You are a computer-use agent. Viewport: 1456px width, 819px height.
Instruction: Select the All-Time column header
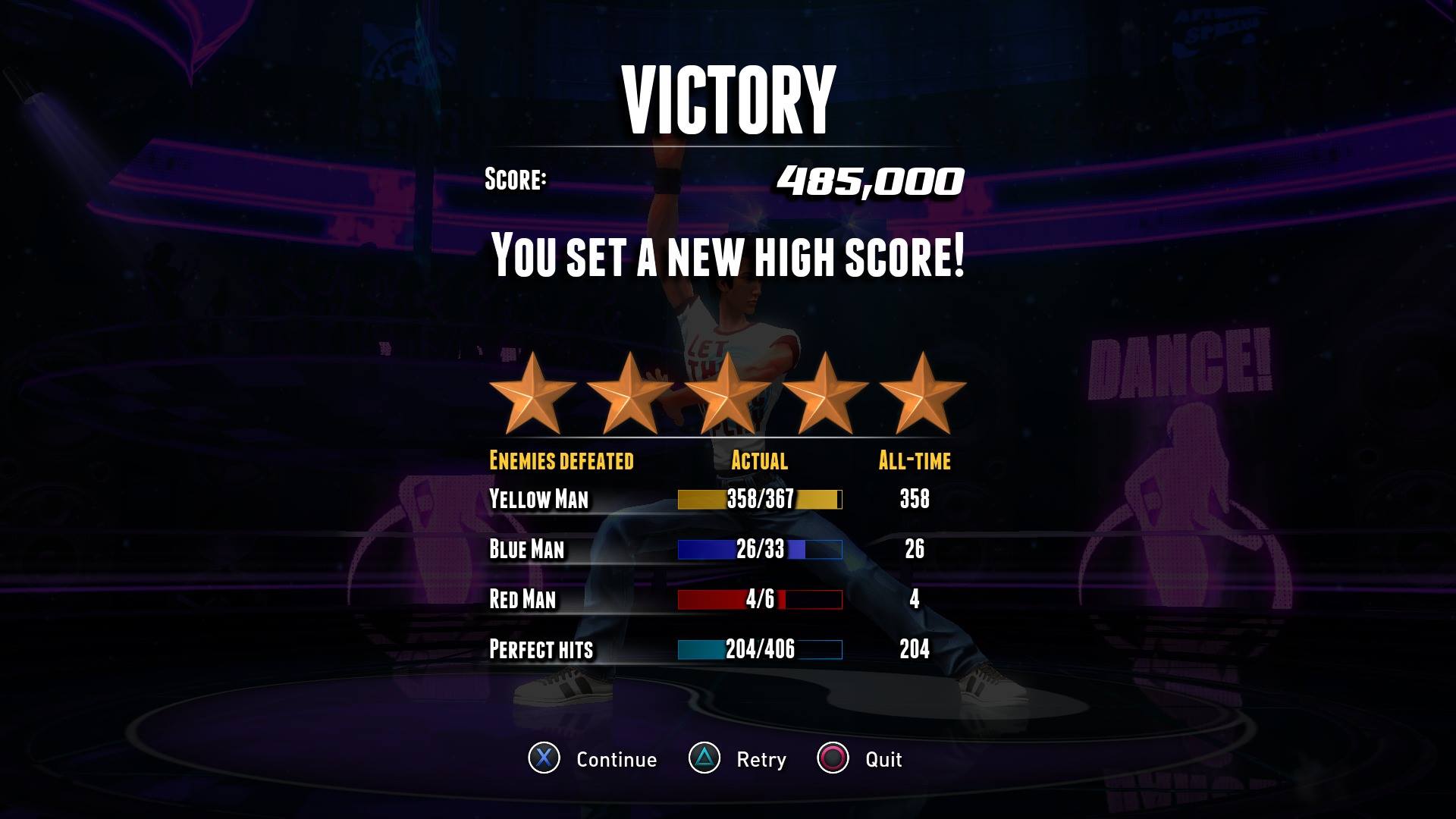pos(915,460)
